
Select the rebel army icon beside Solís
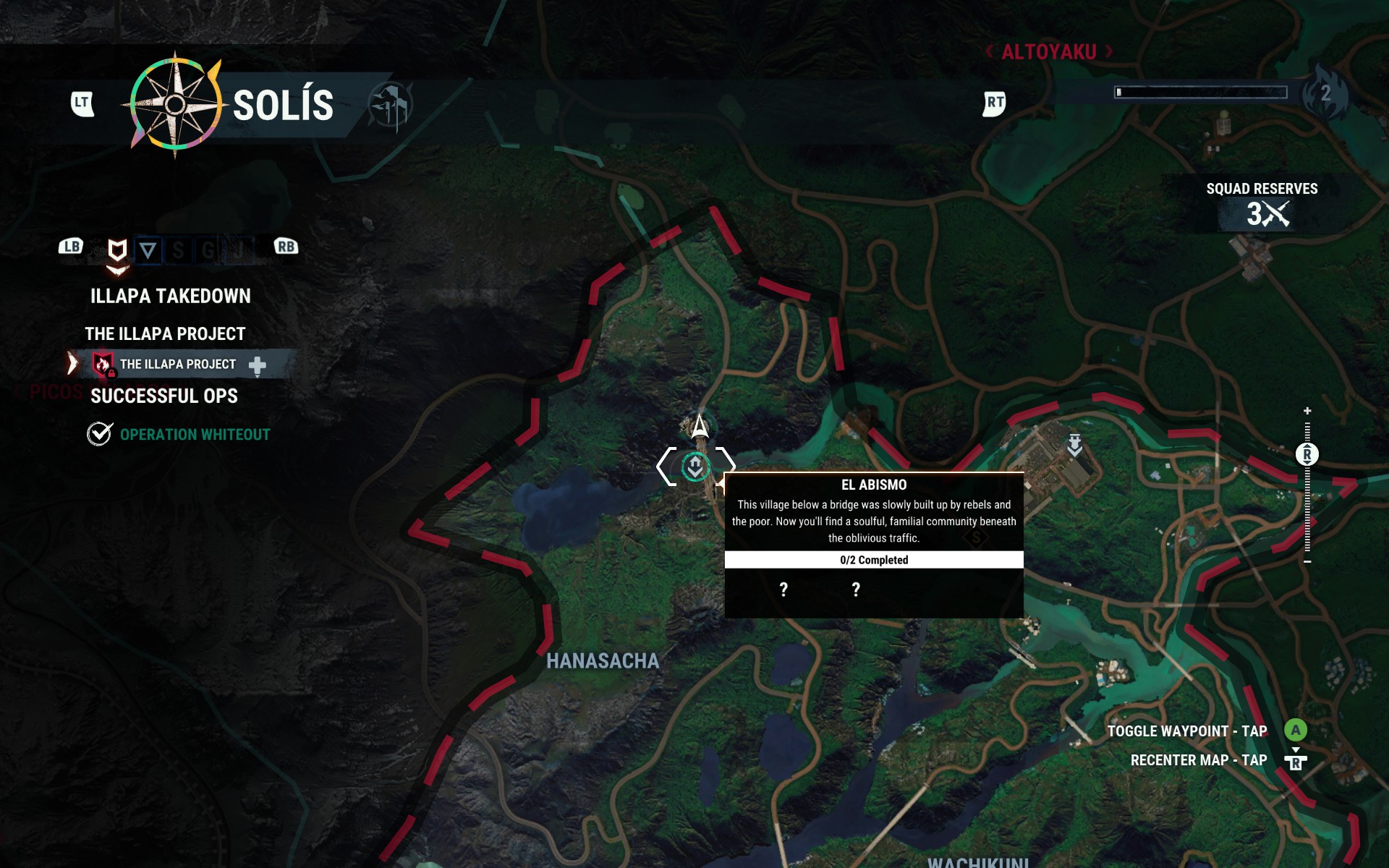point(390,106)
